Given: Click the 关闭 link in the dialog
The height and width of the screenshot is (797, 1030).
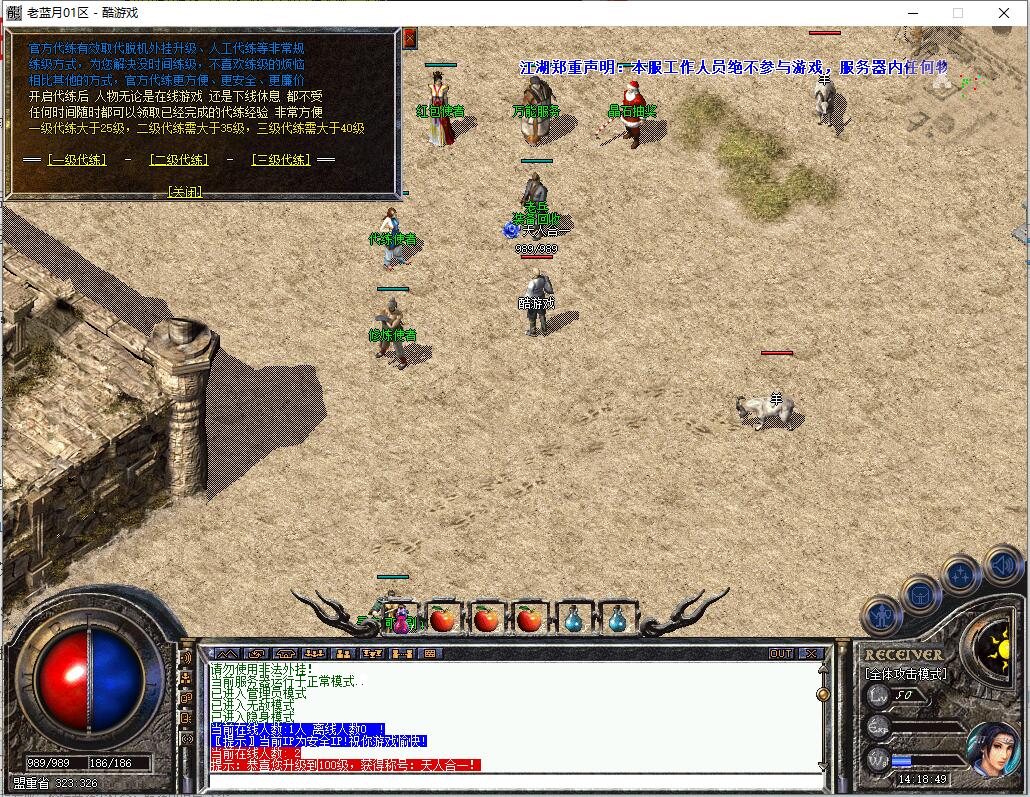Looking at the screenshot, I should [x=185, y=192].
